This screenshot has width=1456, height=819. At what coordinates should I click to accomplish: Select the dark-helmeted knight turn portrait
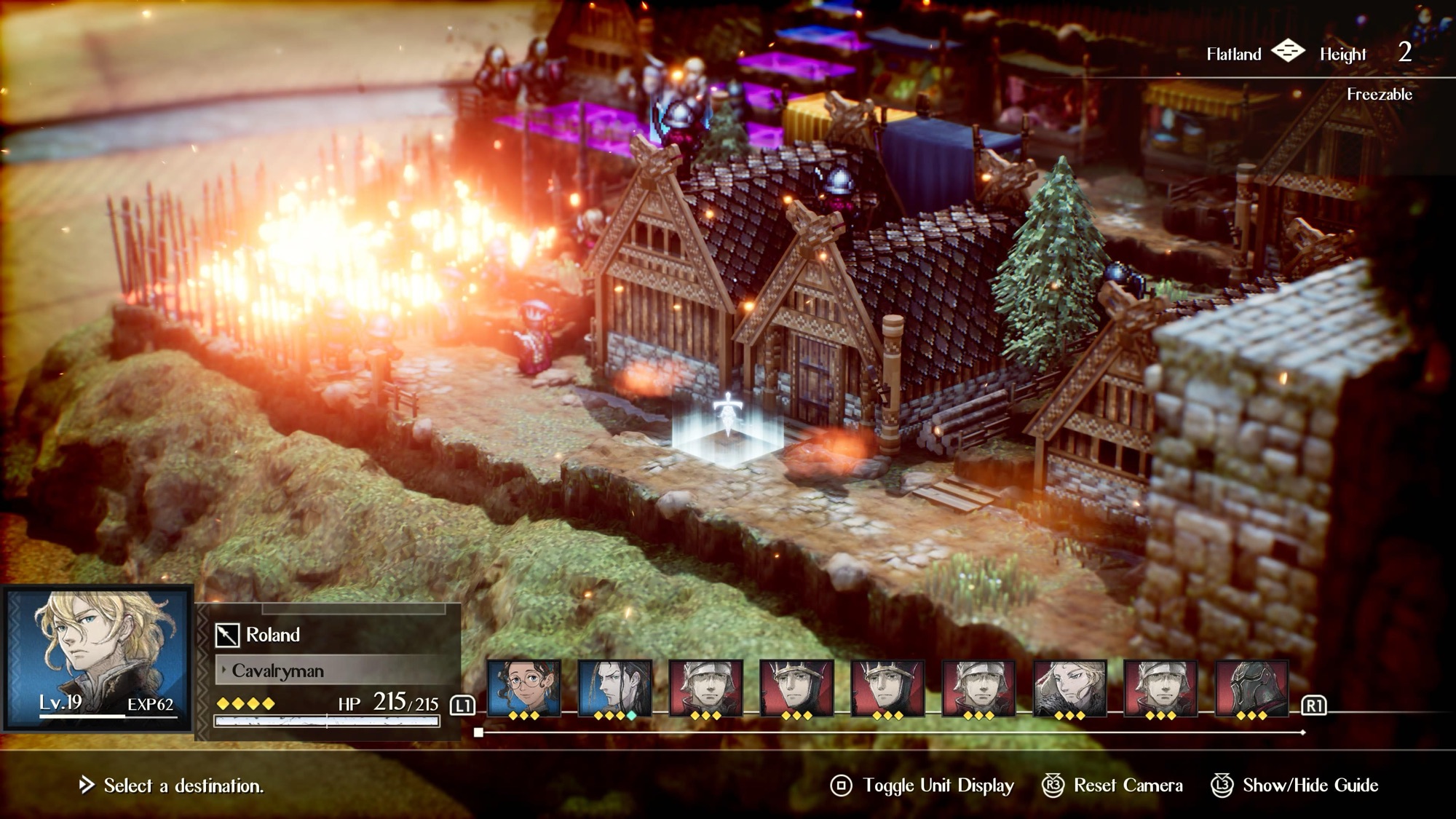coord(1251,688)
